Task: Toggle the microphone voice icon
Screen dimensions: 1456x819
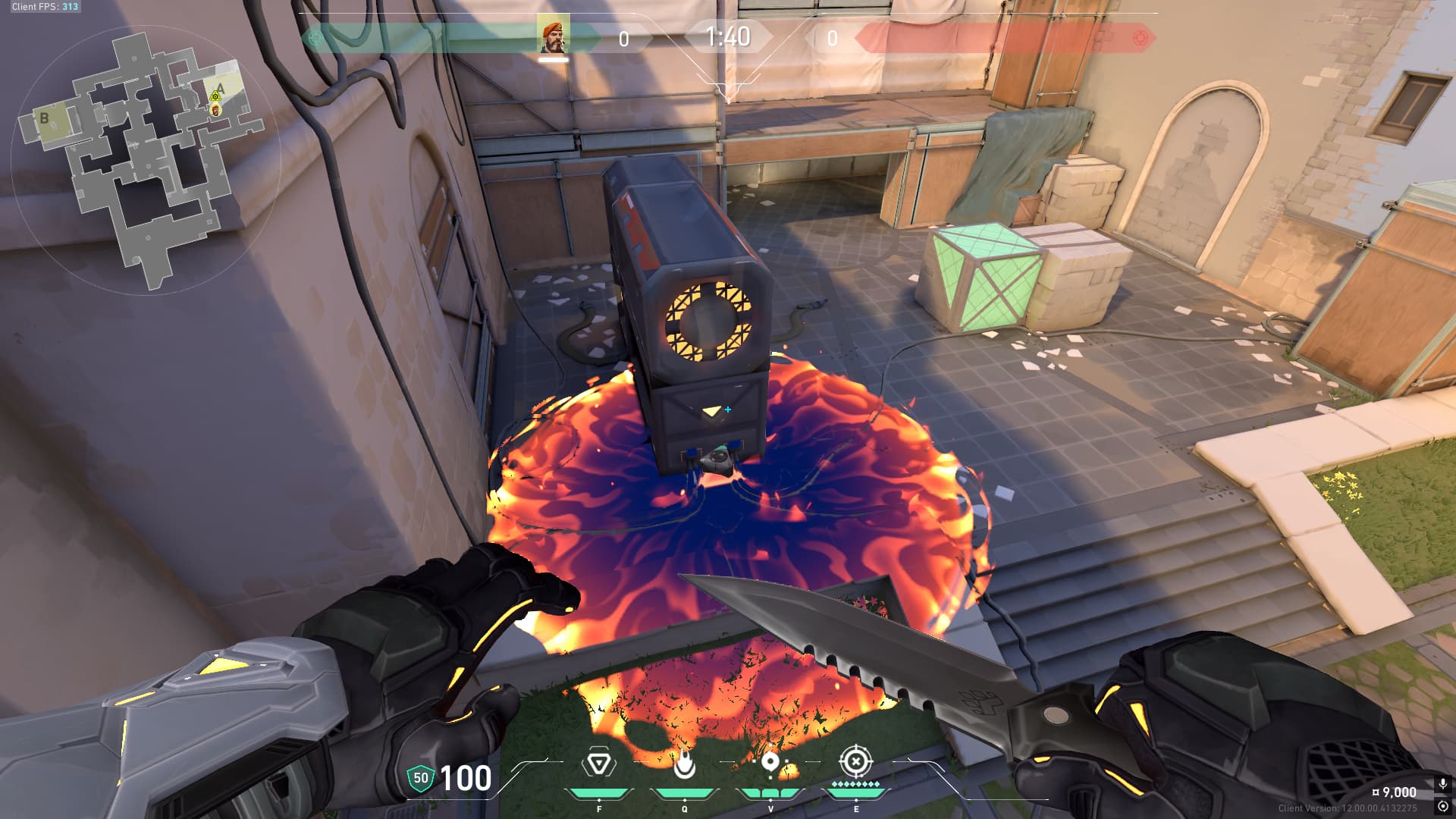Action: tap(1443, 784)
